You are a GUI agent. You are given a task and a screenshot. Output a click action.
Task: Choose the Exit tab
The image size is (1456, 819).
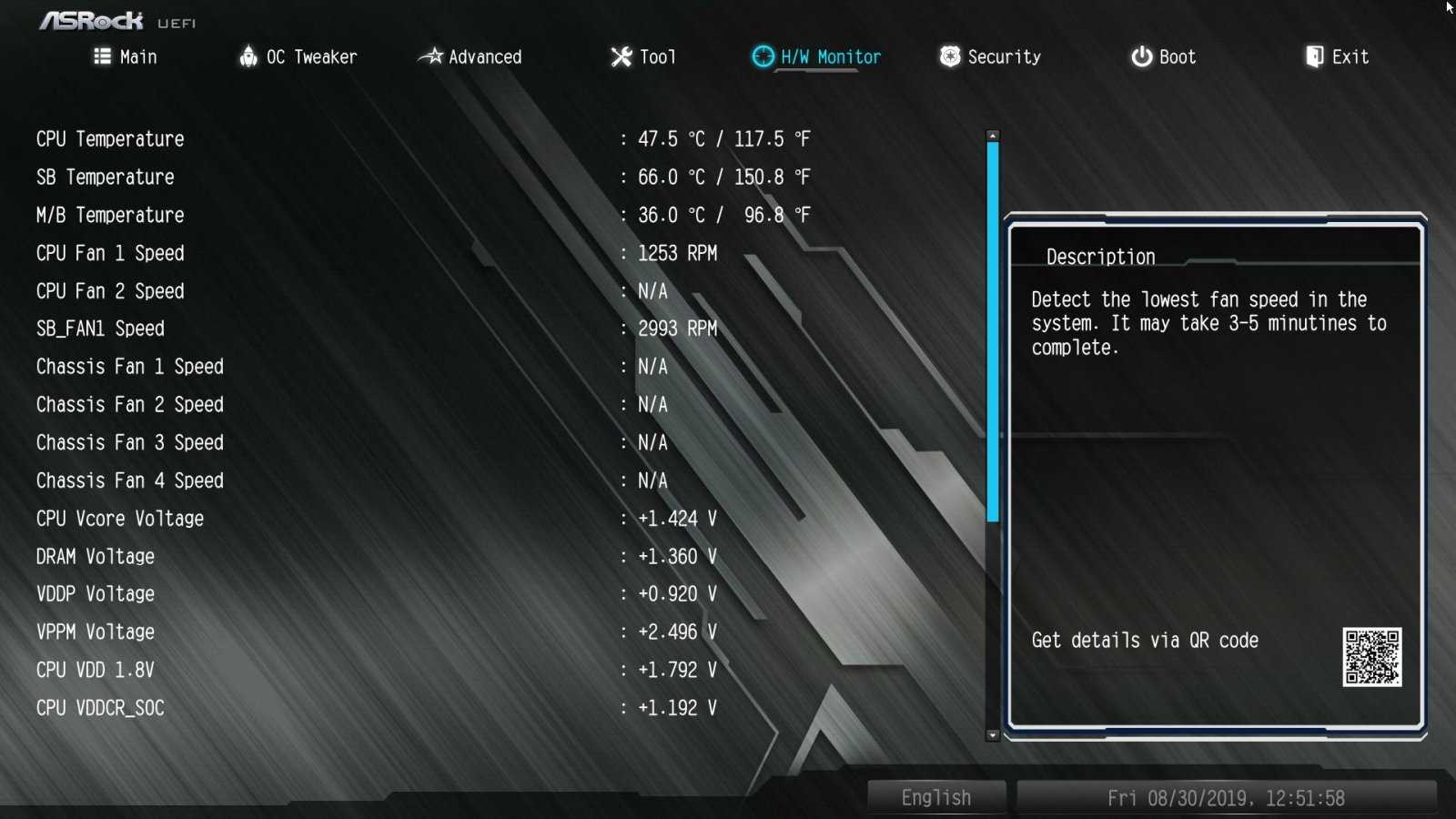[x=1338, y=57]
